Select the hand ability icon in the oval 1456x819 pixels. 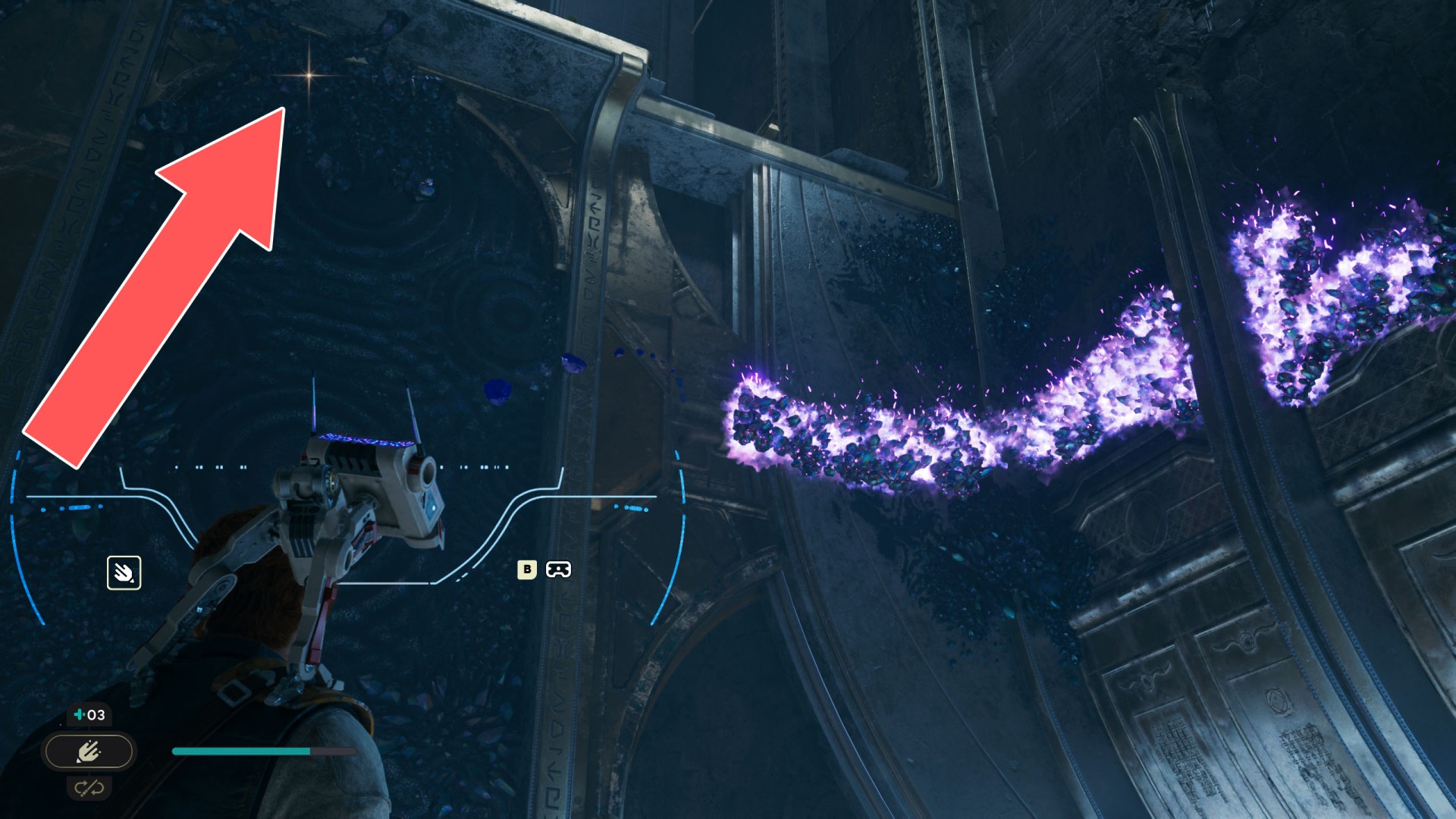89,752
